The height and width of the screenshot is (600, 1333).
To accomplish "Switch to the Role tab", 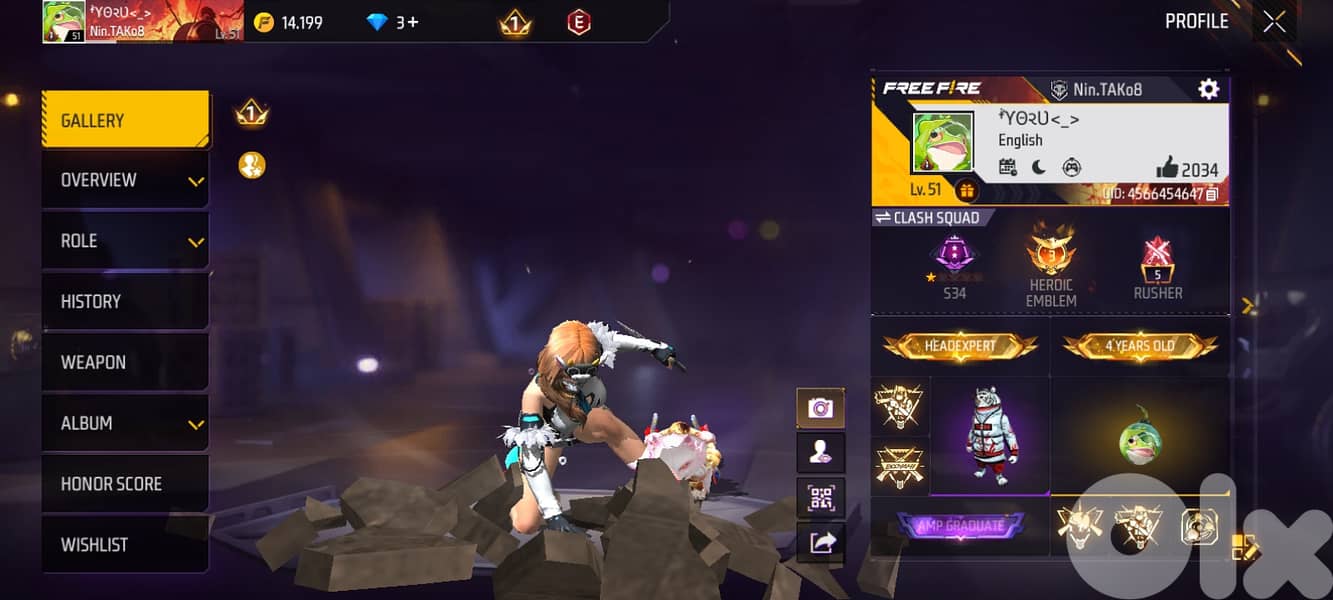I will (x=125, y=241).
